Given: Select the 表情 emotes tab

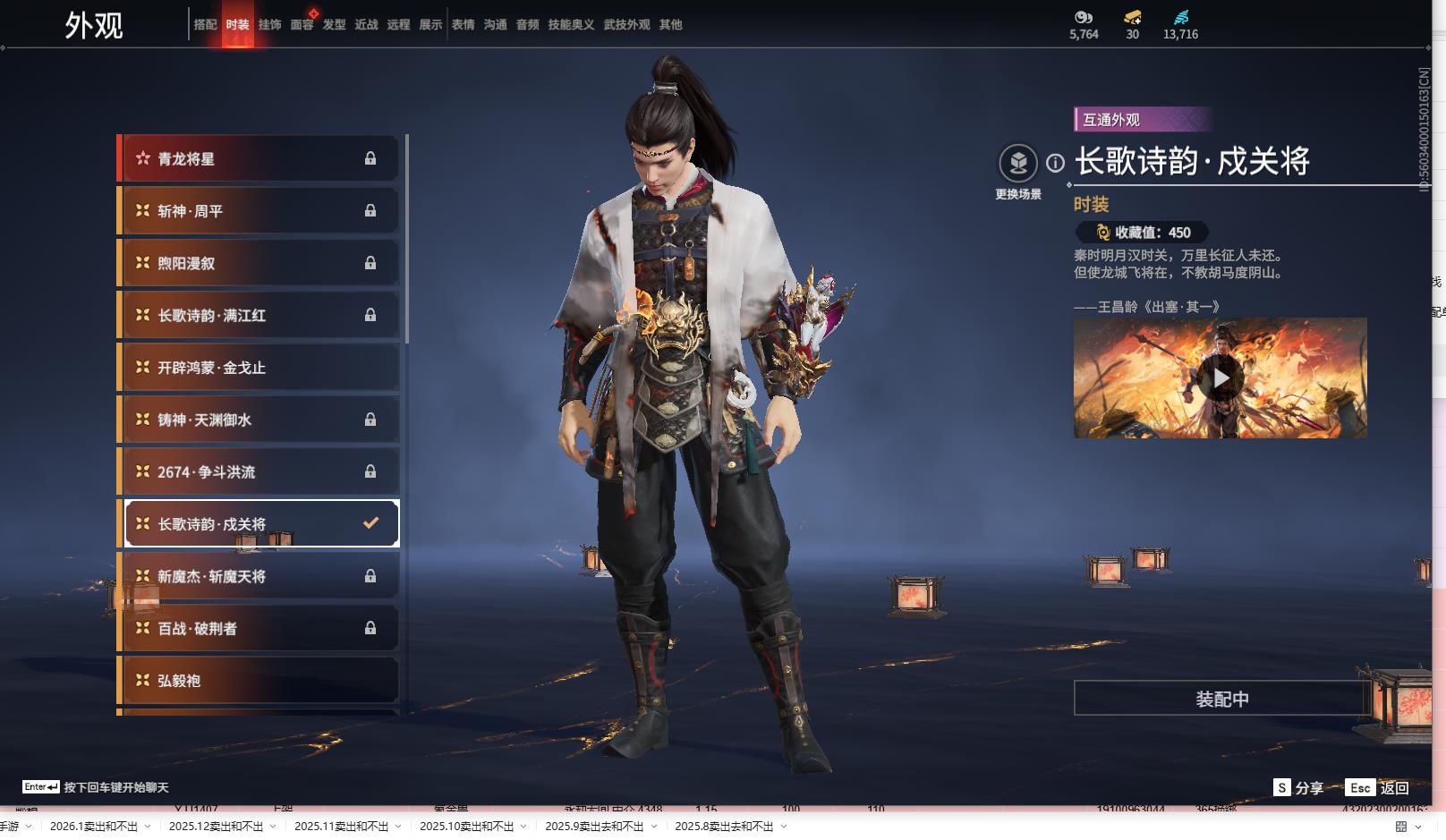Looking at the screenshot, I should (x=463, y=25).
